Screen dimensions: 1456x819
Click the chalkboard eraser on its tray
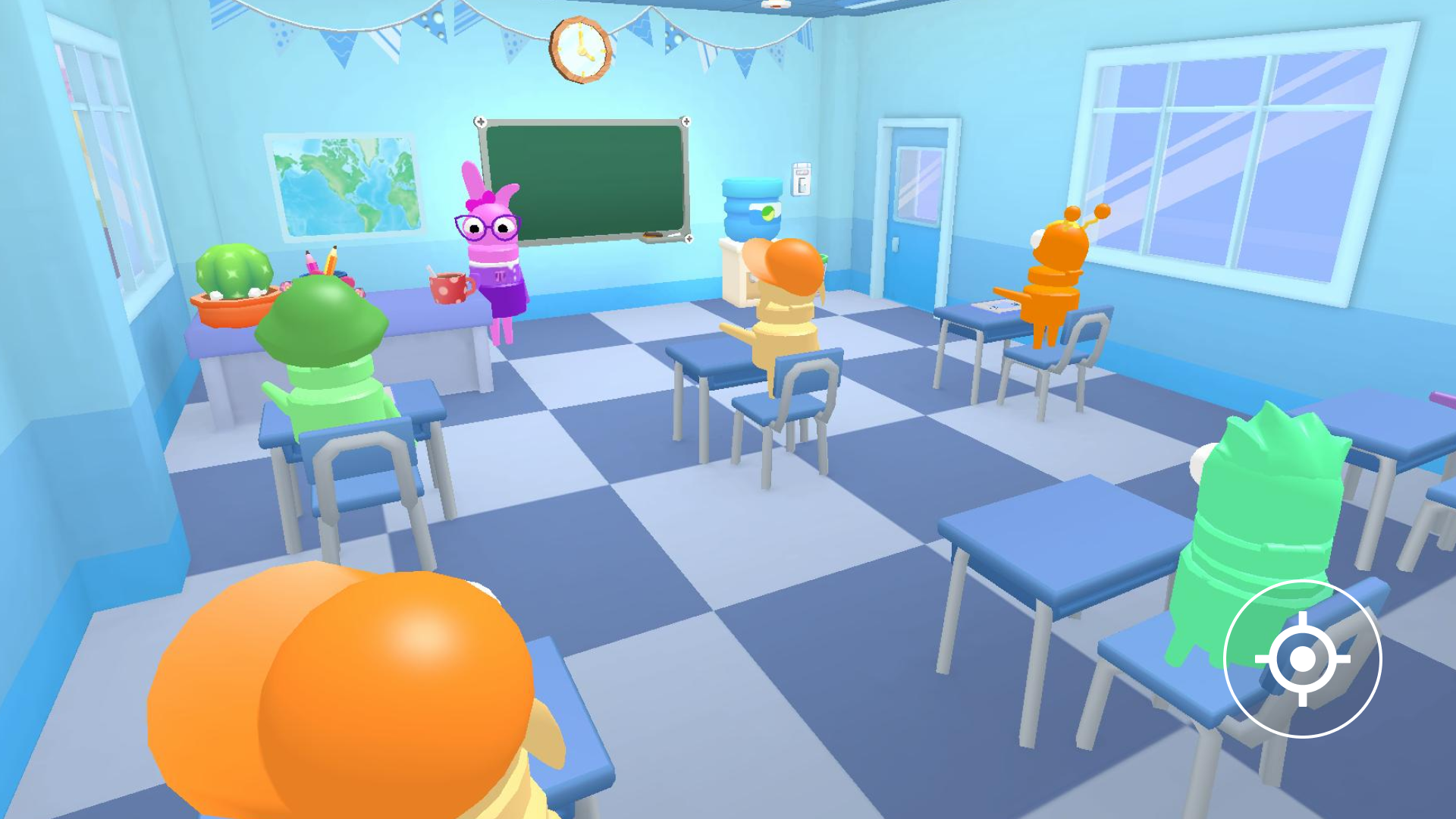tap(651, 234)
